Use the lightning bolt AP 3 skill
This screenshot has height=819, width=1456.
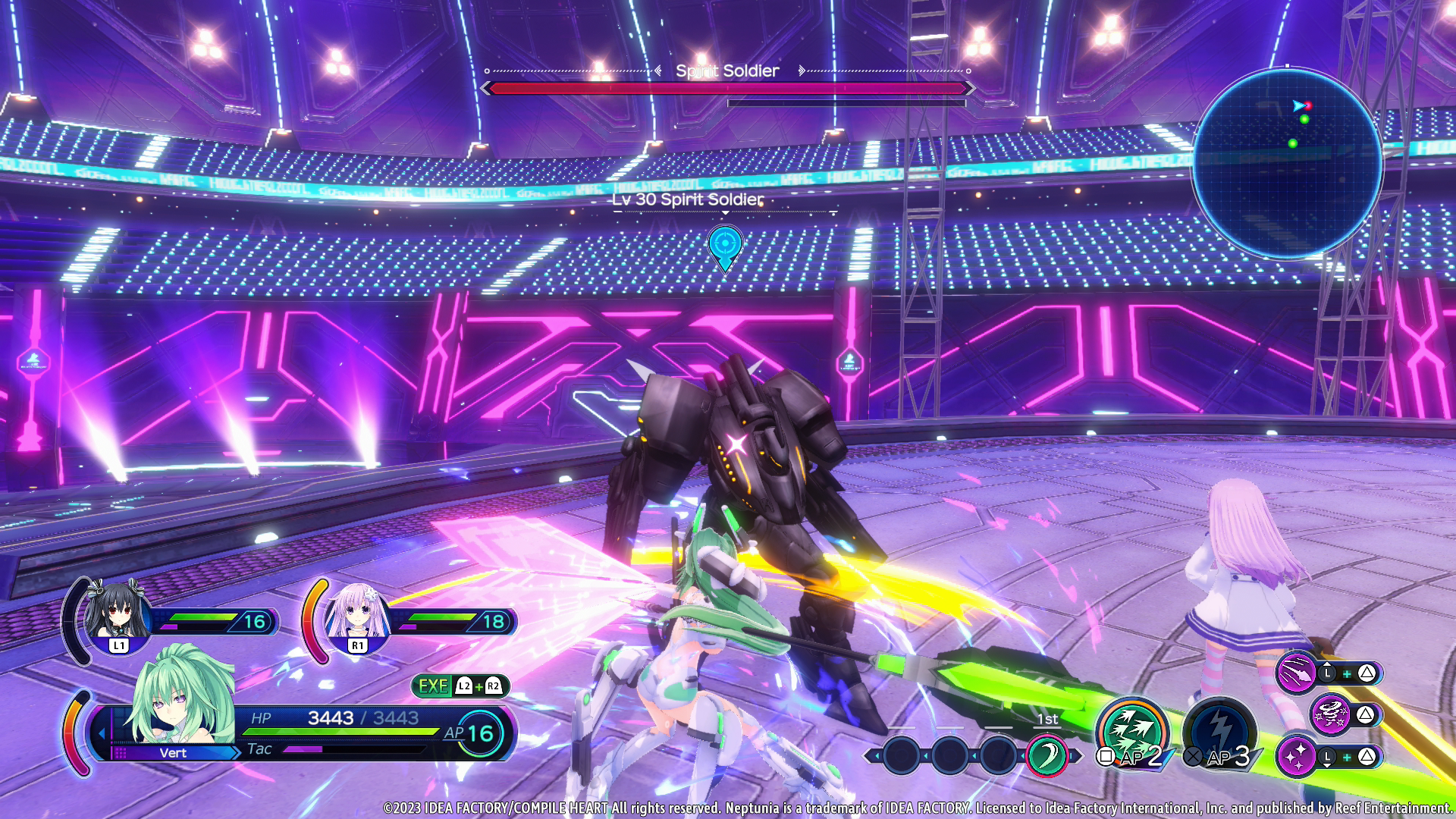tap(1219, 732)
